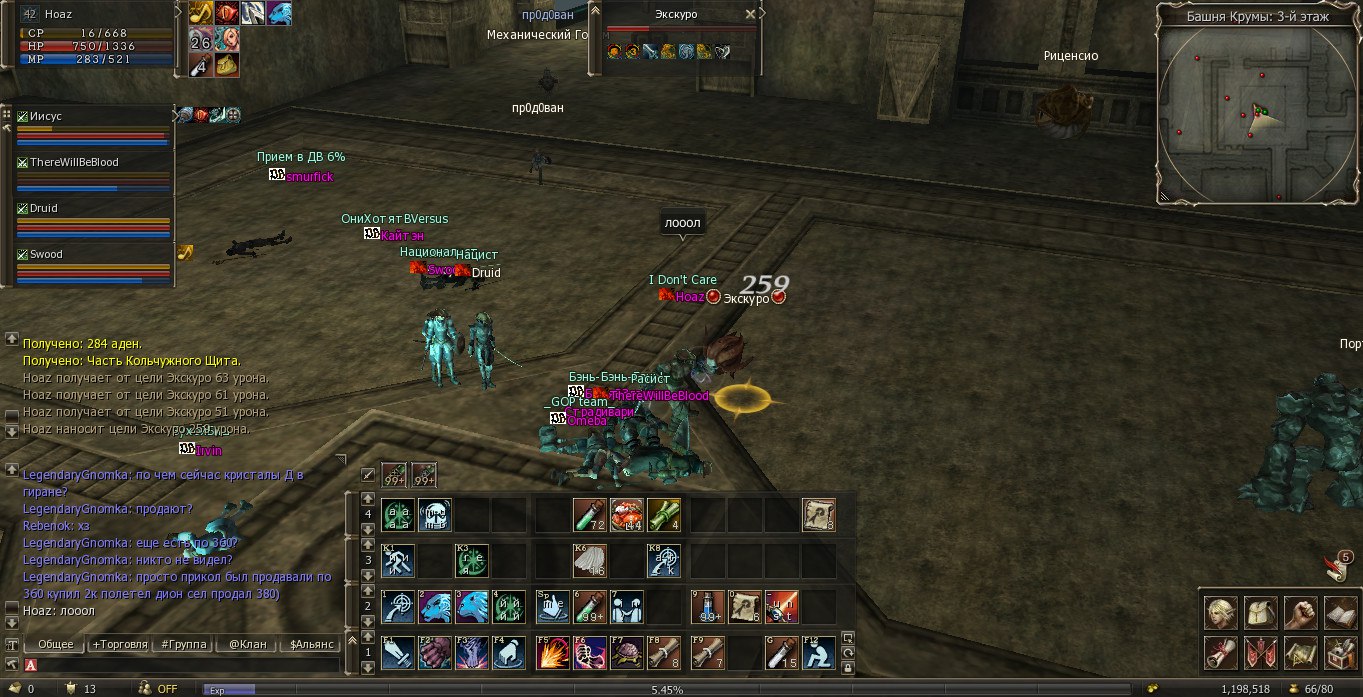The height and width of the screenshot is (697, 1363).
Task: Open the actions fist menu icon
Action: pyautogui.click(x=1299, y=612)
